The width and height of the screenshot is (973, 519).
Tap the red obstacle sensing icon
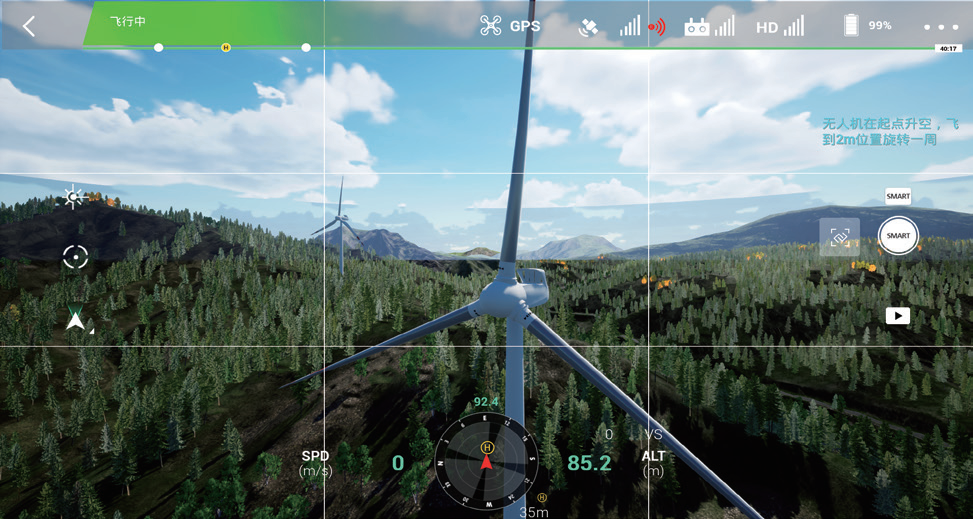pos(656,27)
